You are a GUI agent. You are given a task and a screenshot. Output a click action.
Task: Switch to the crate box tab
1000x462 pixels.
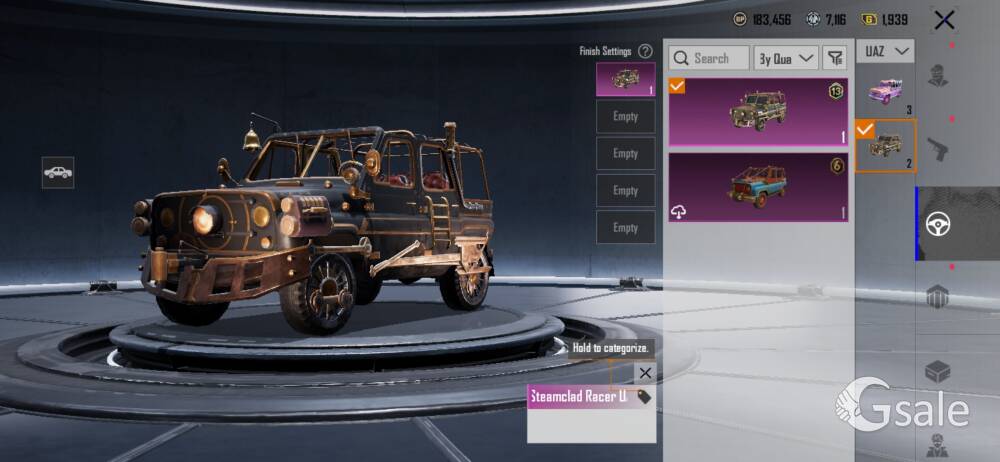click(937, 371)
